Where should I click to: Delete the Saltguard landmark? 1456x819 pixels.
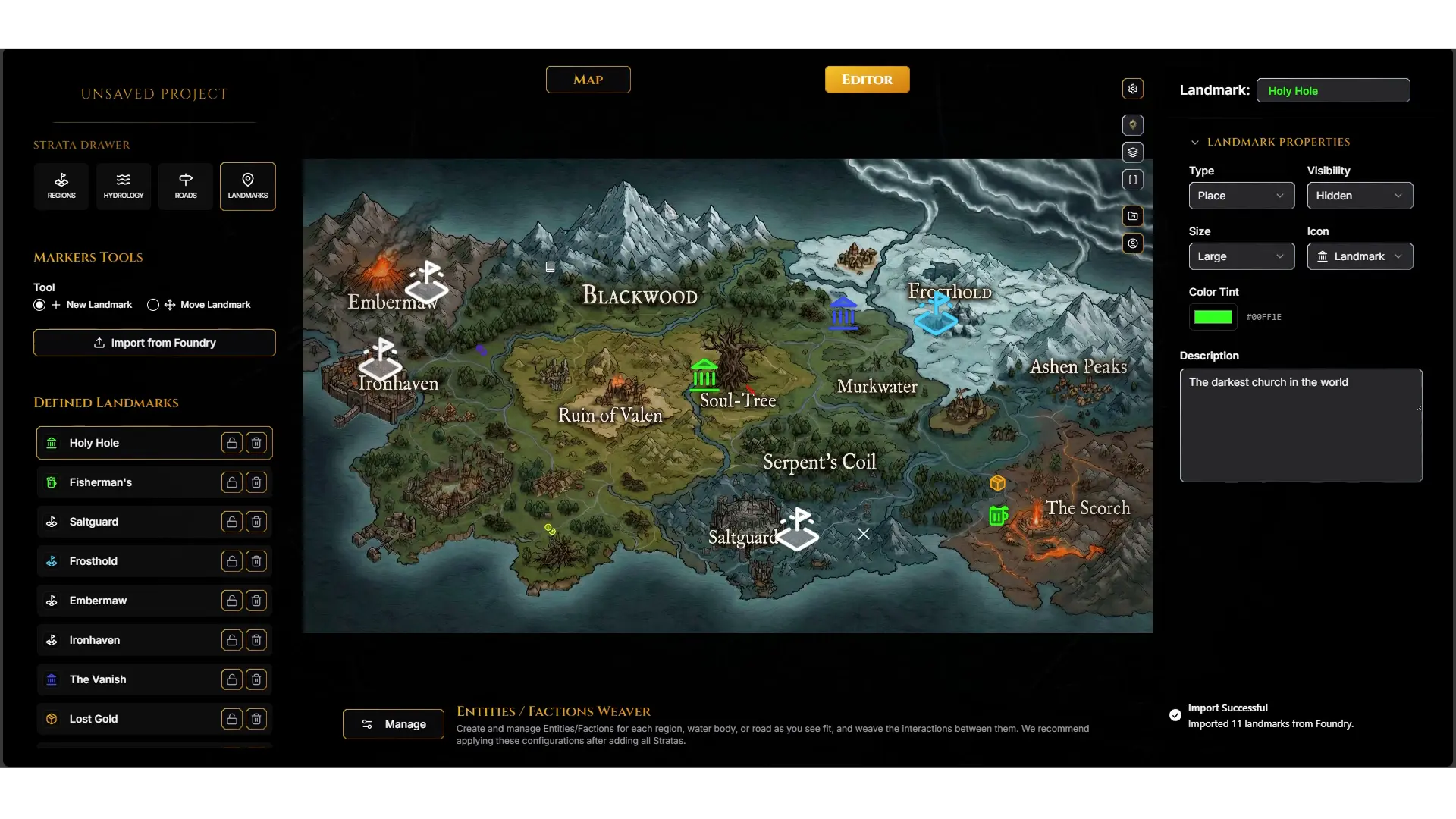coord(256,522)
